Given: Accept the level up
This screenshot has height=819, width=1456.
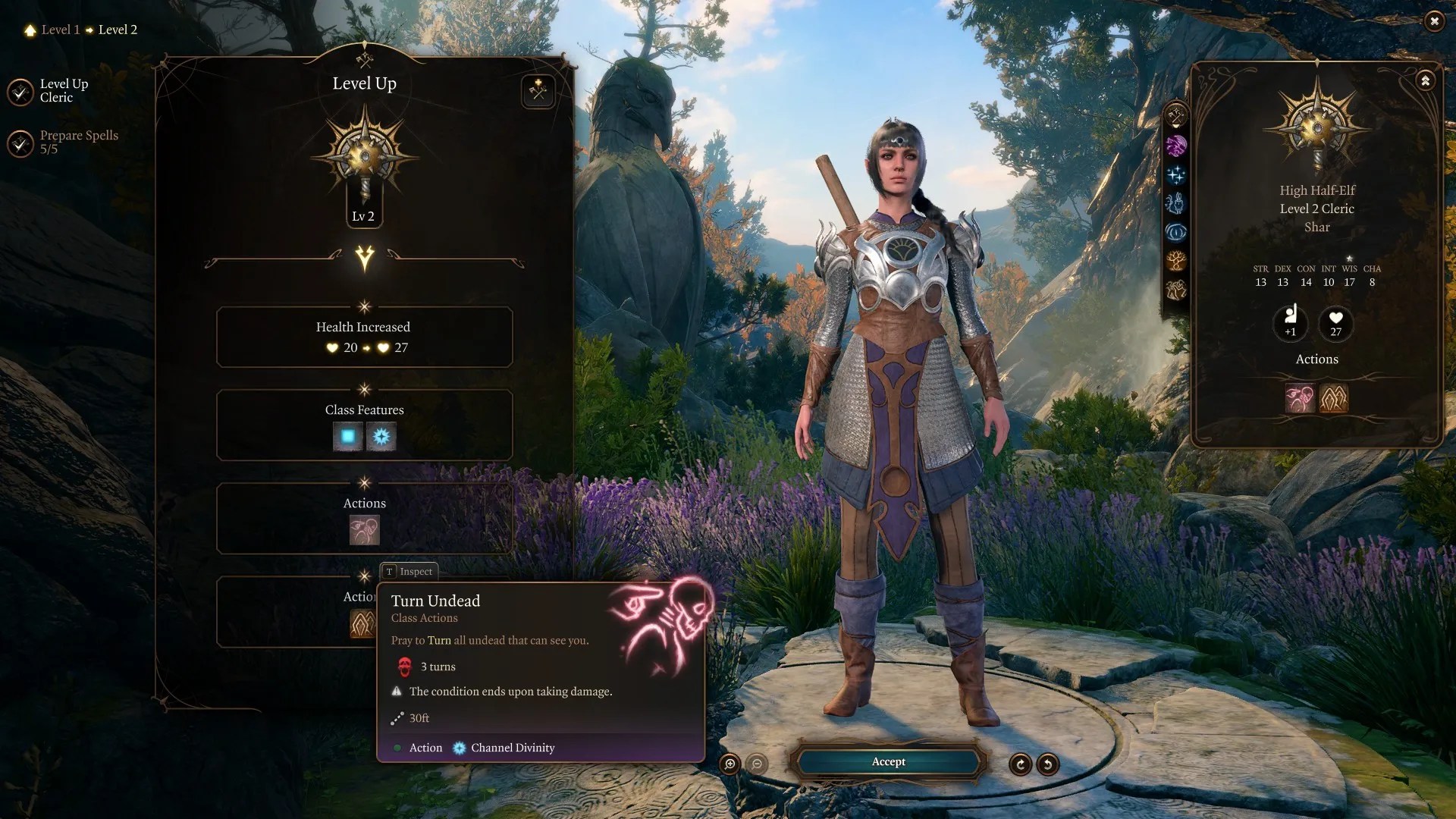Looking at the screenshot, I should click(x=888, y=762).
